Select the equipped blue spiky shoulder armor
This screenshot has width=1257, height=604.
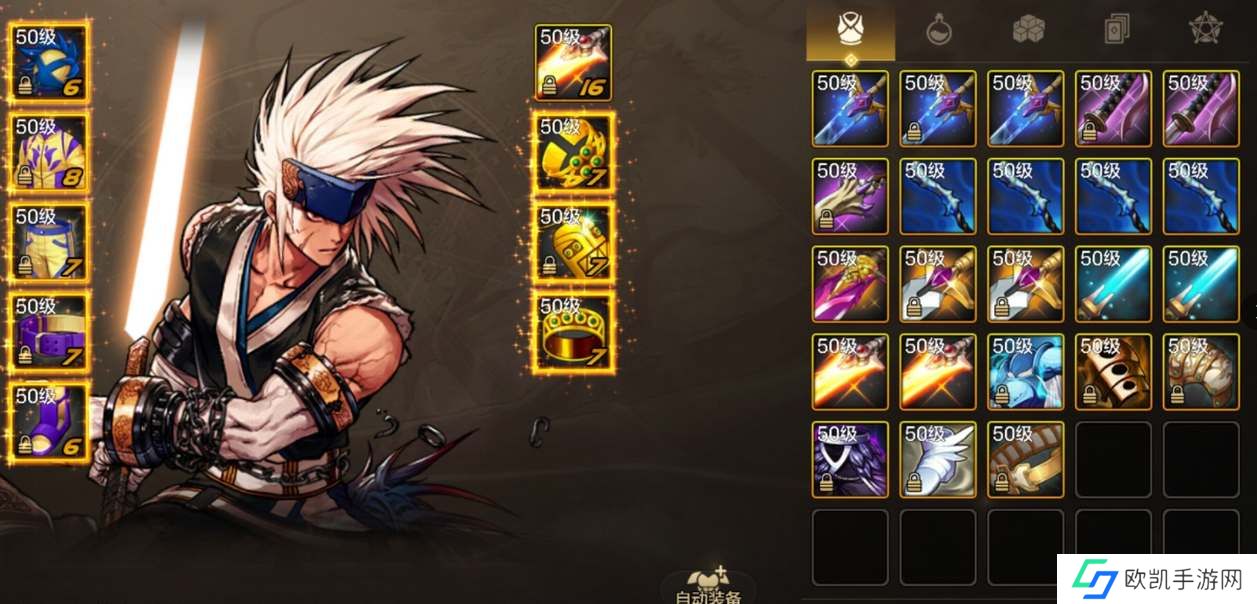tap(50, 61)
